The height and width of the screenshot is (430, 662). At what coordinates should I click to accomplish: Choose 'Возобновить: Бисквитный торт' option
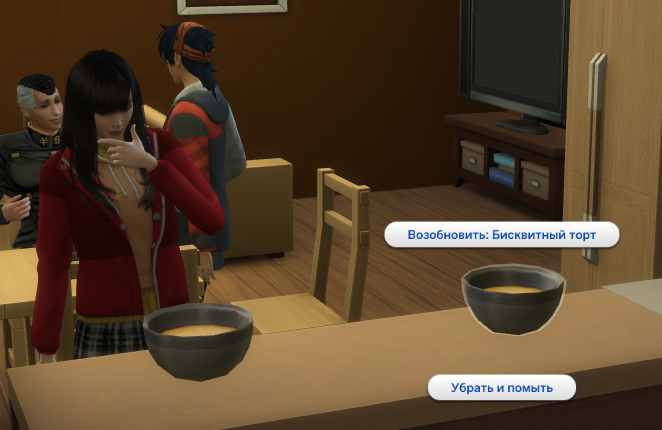(502, 235)
